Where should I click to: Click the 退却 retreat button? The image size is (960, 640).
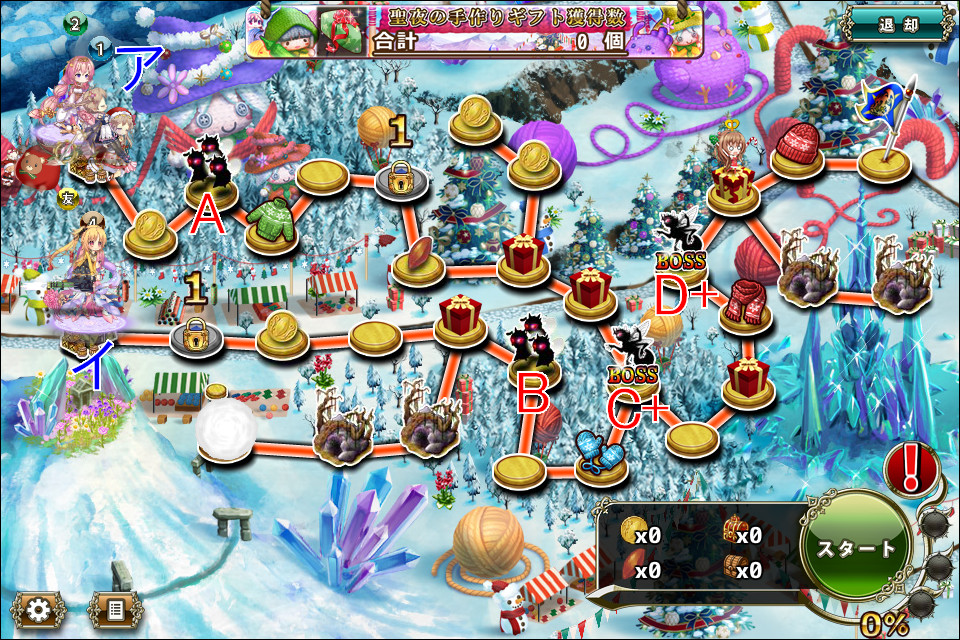tap(896, 24)
